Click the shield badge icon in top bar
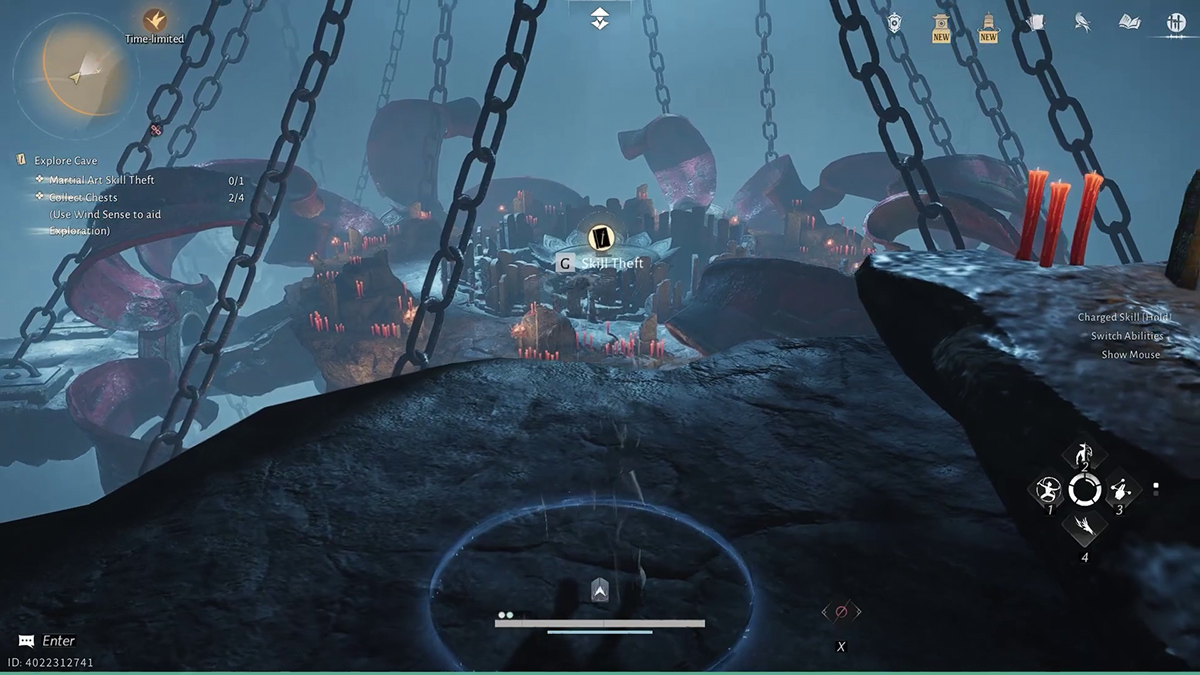1200x675 pixels. 895,22
